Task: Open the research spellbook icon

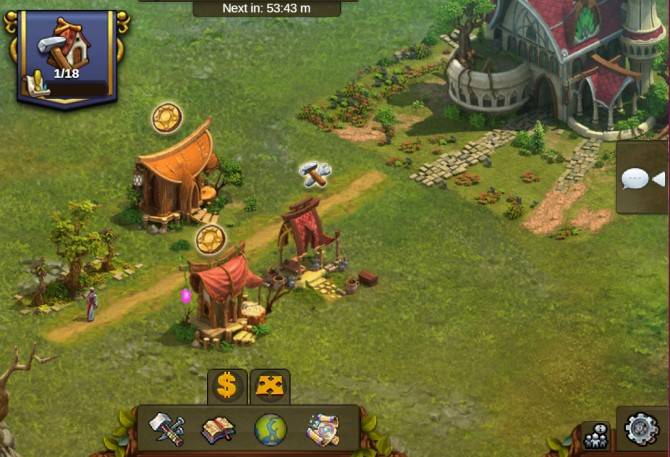Action: [x=218, y=430]
